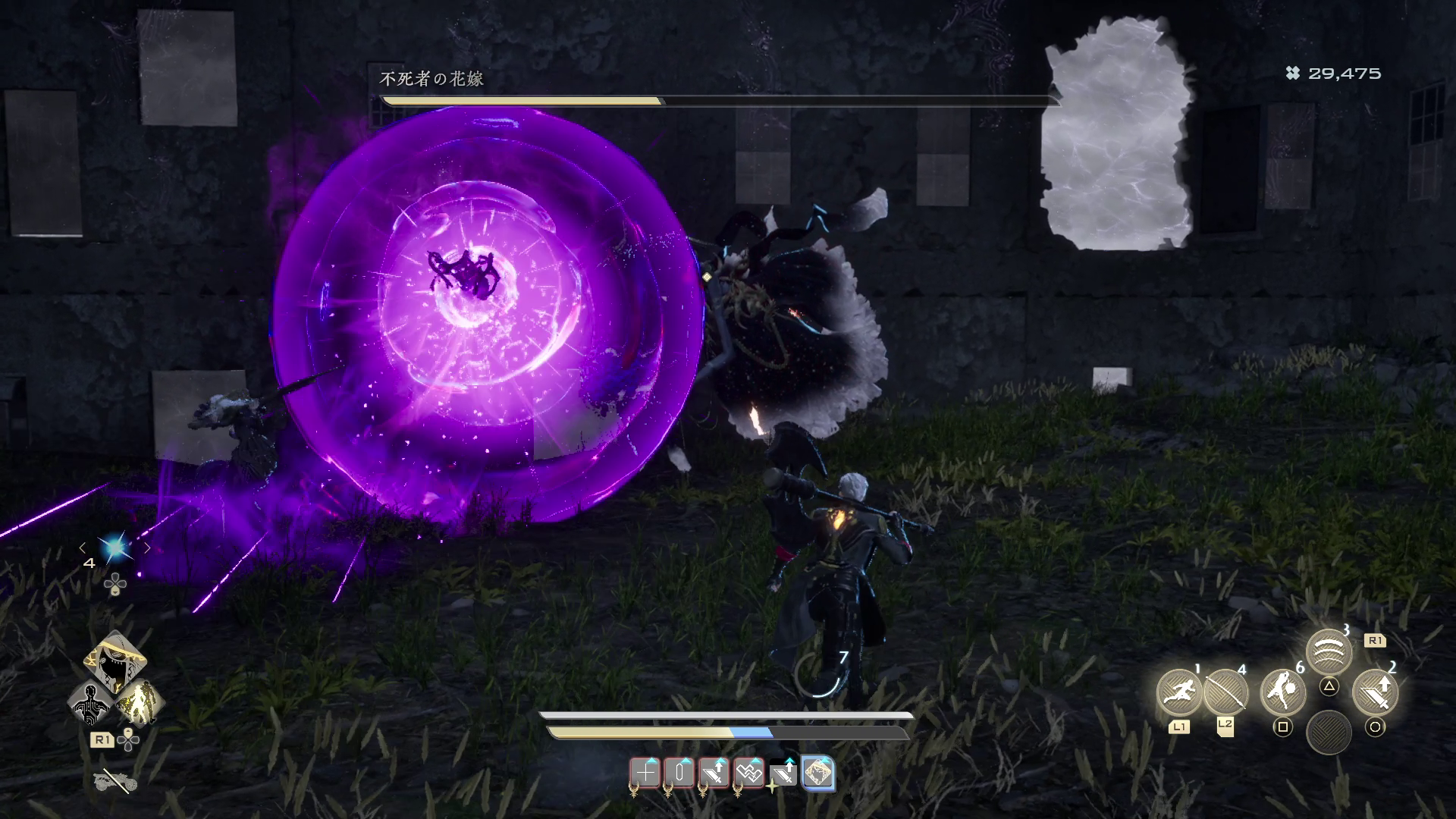
Task: Select the blue-framed diamond portrait buff
Action: (x=817, y=773)
